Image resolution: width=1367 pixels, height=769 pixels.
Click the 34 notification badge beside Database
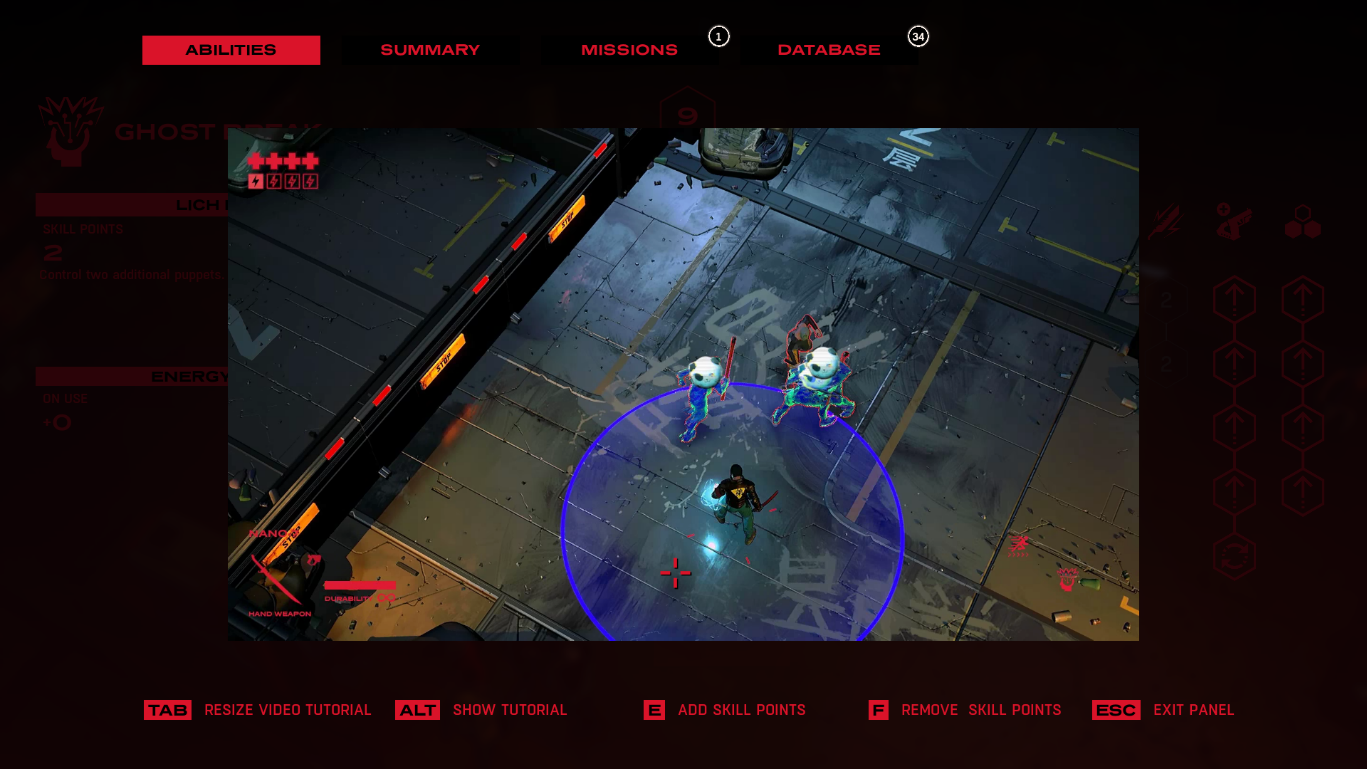point(918,37)
